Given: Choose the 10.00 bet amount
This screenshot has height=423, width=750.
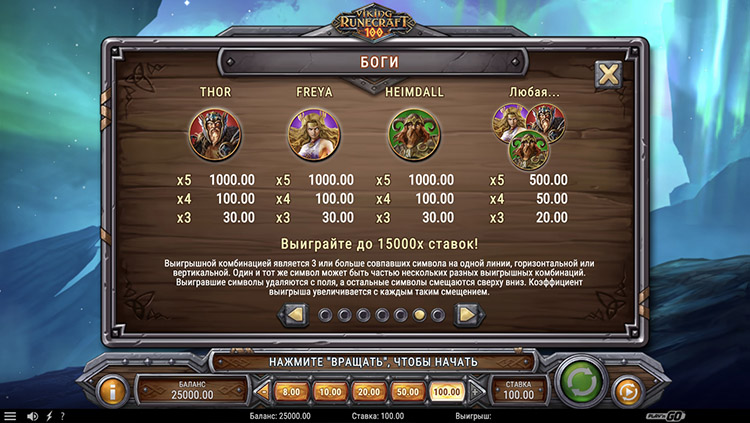Looking at the screenshot, I should click(329, 391).
